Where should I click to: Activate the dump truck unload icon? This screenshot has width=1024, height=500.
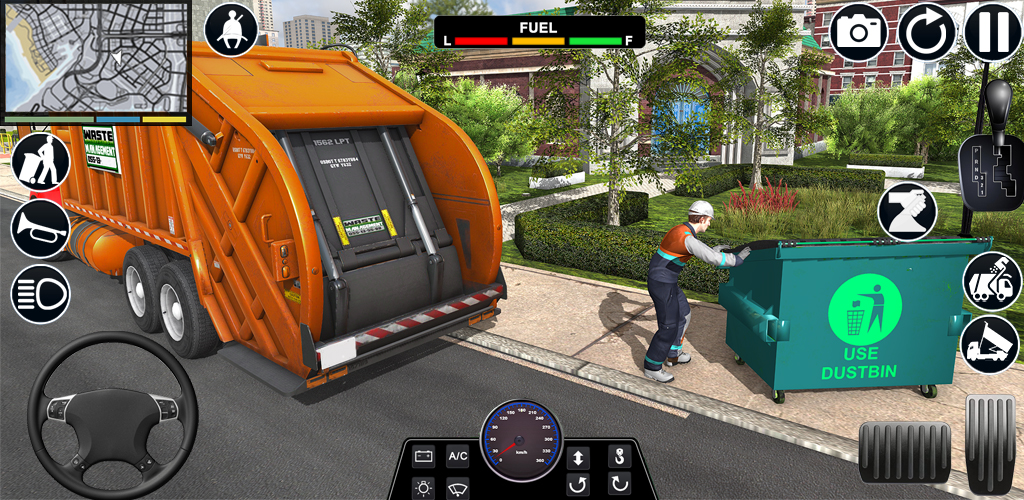pos(991,345)
